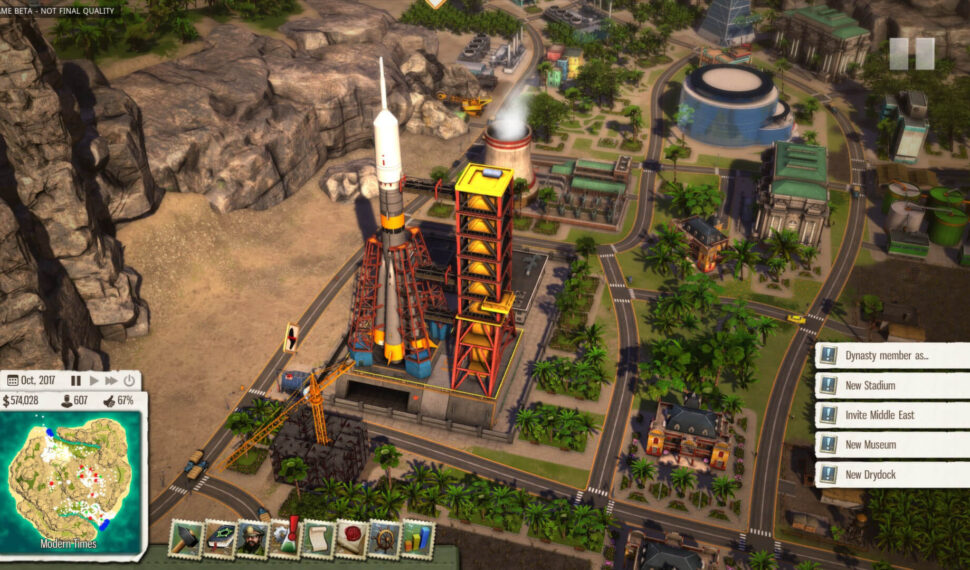
Task: Open the red wax seal document stamp
Action: pos(351,539)
